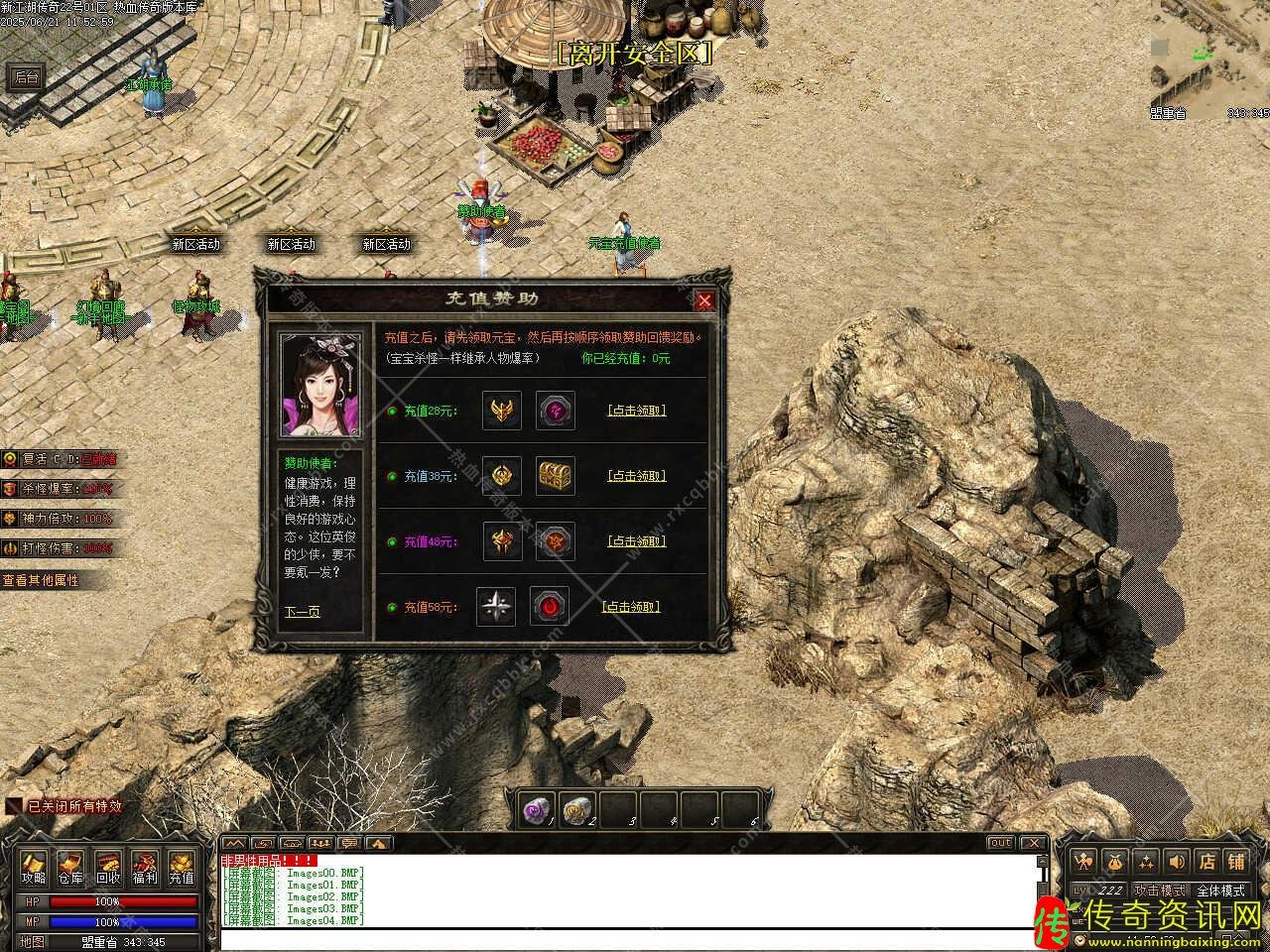Use the golden scroll in hotbar slot 2
Image resolution: width=1270 pixels, height=952 pixels.
point(575,810)
